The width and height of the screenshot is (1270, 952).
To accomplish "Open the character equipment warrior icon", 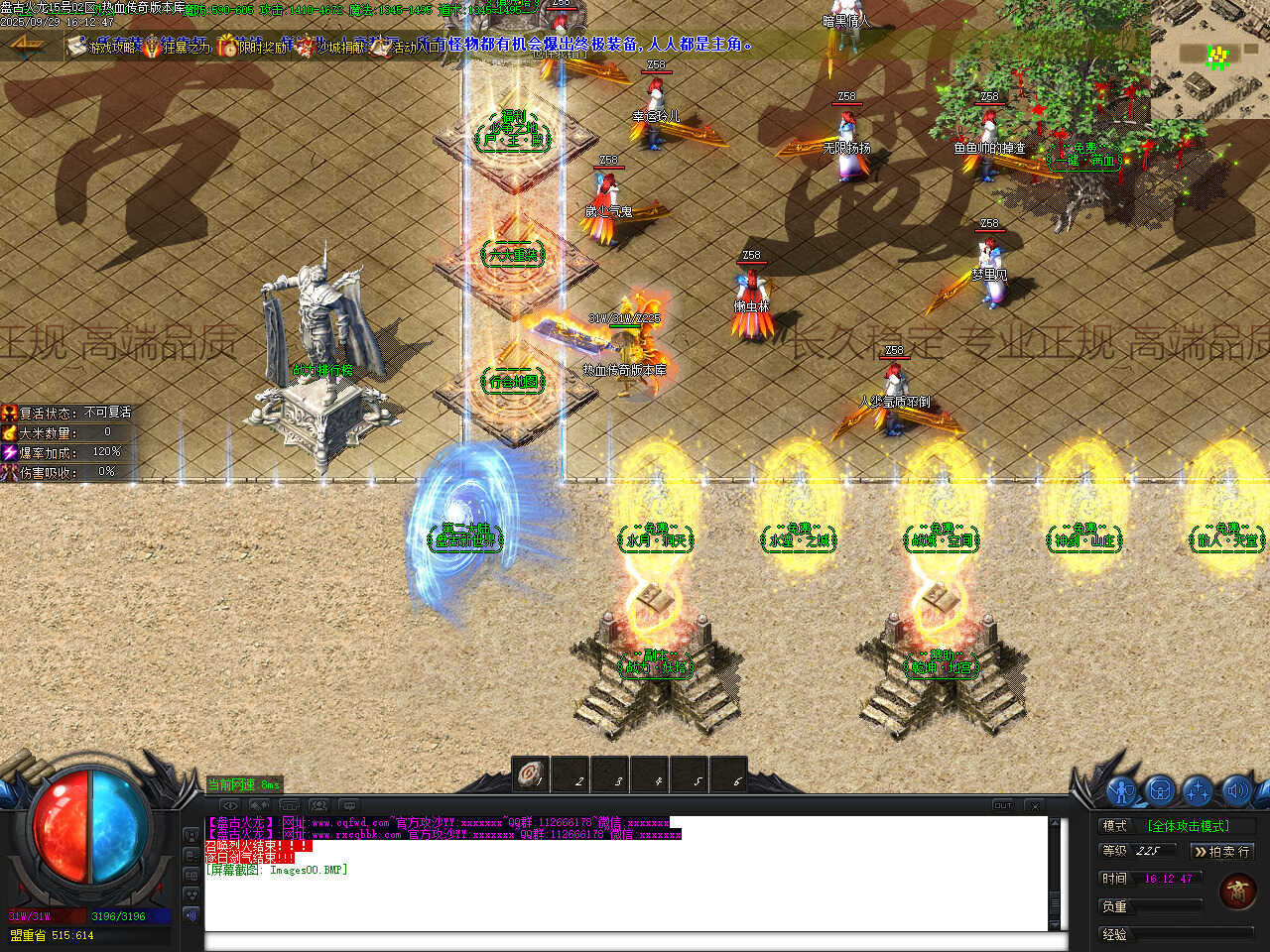I will tap(1122, 790).
